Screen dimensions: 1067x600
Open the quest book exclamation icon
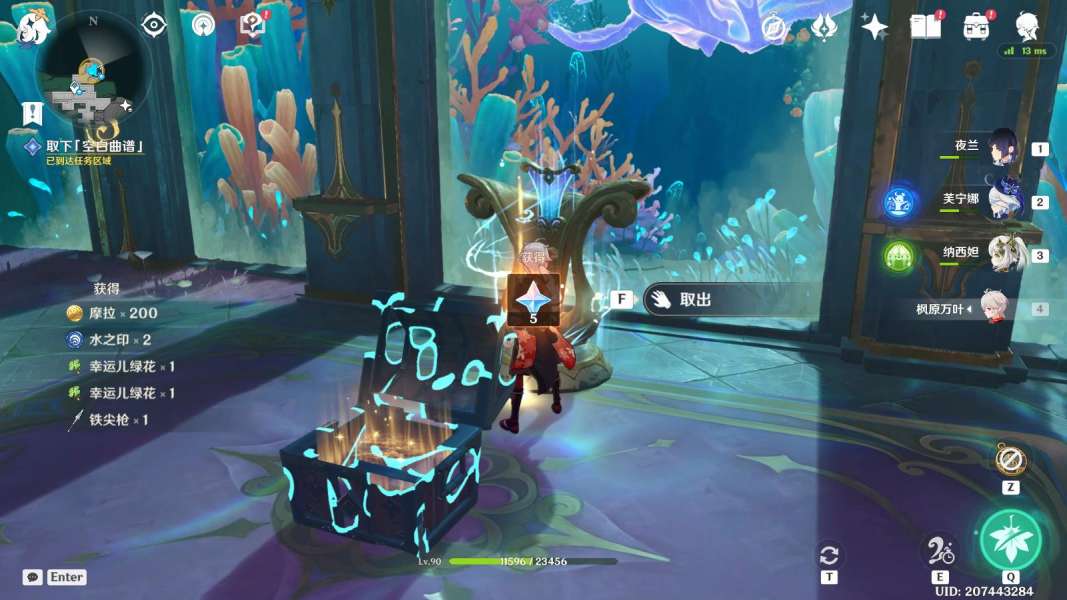pyautogui.click(x=253, y=25)
